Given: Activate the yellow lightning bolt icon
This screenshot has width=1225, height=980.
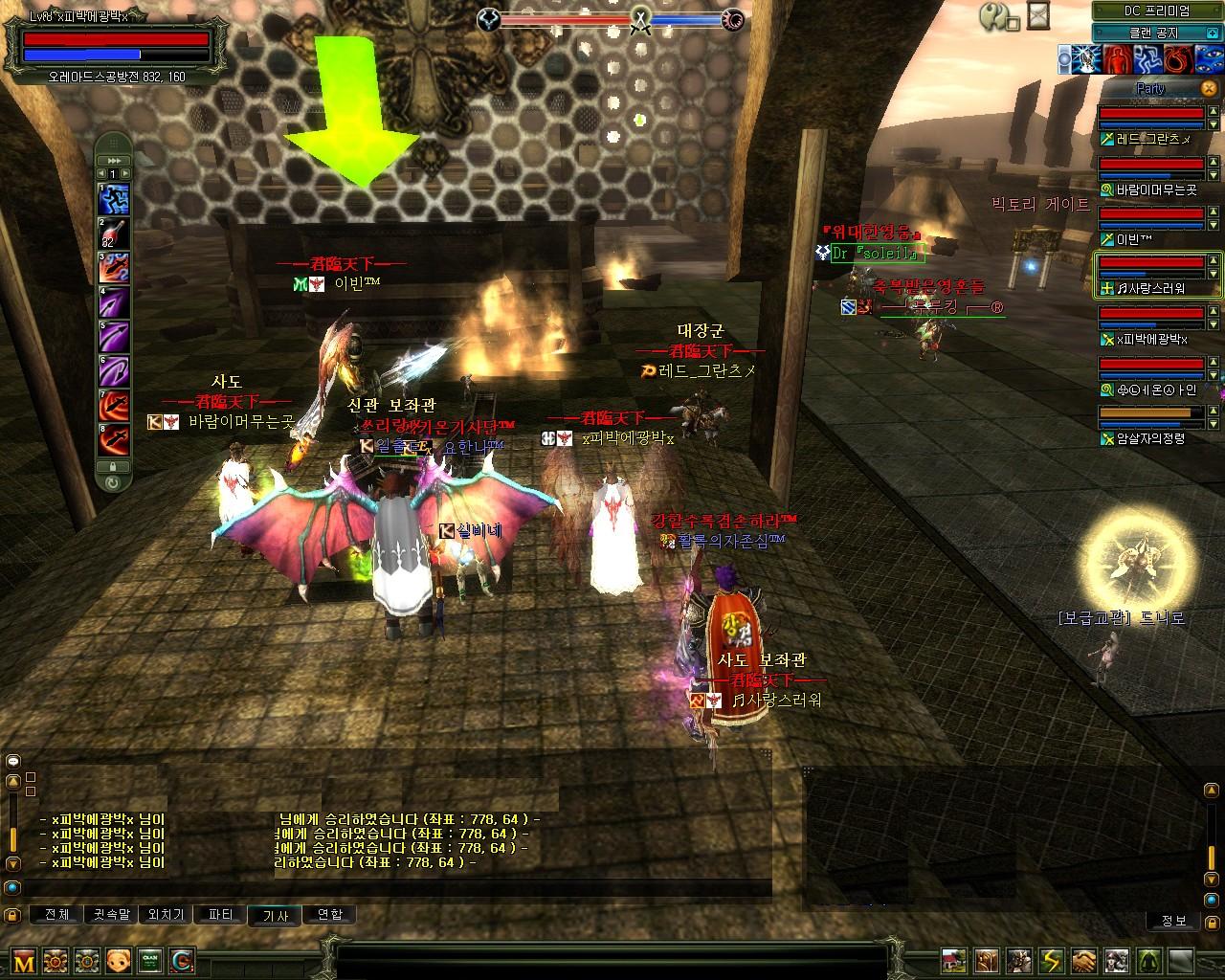Looking at the screenshot, I should point(1052,960).
